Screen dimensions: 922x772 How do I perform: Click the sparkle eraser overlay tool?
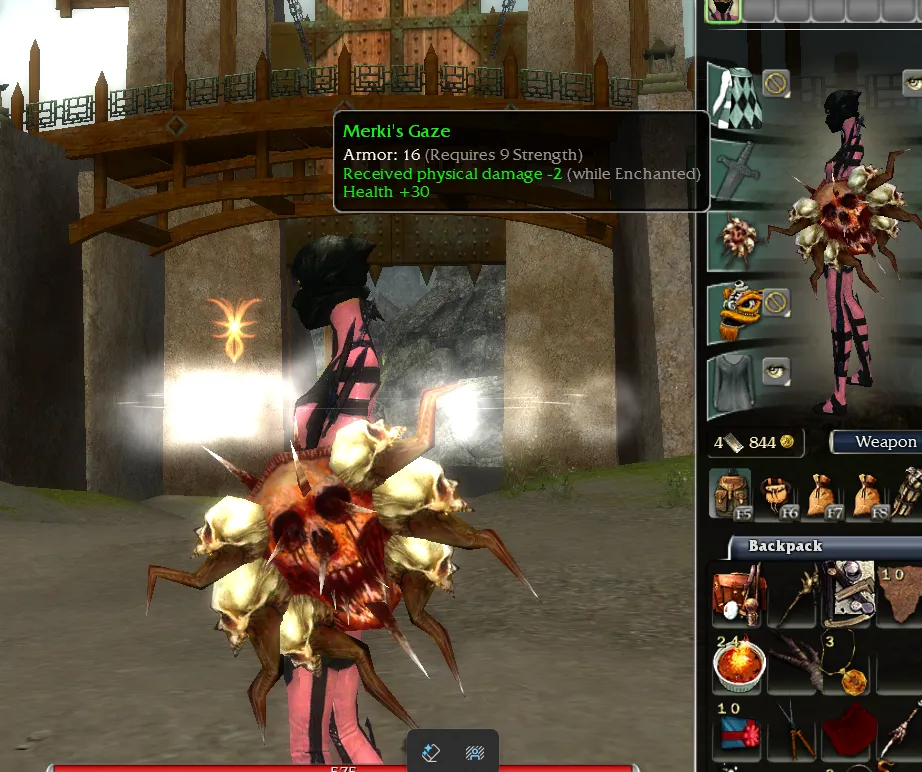pyautogui.click(x=432, y=752)
